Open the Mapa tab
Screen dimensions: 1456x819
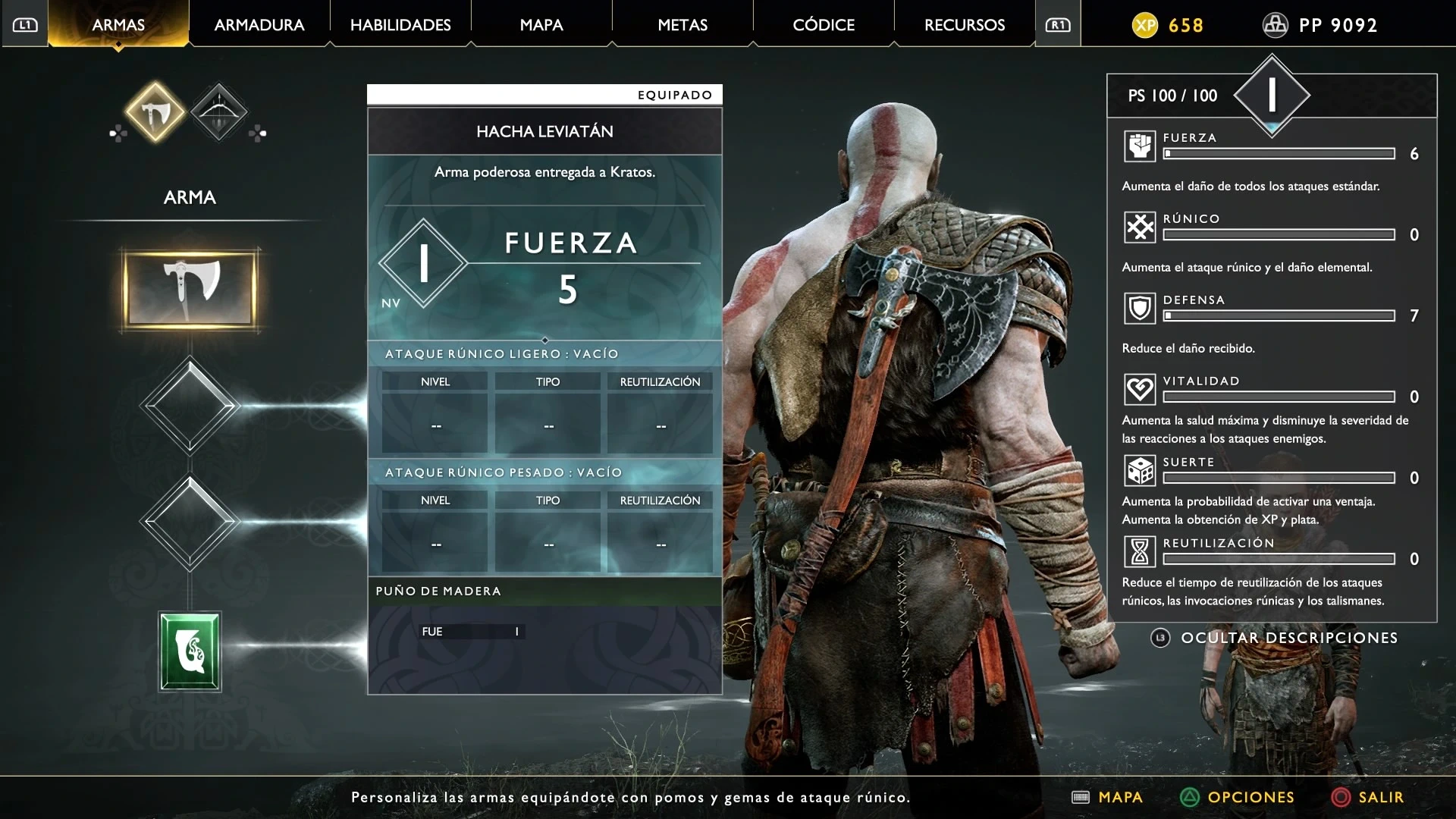[541, 25]
